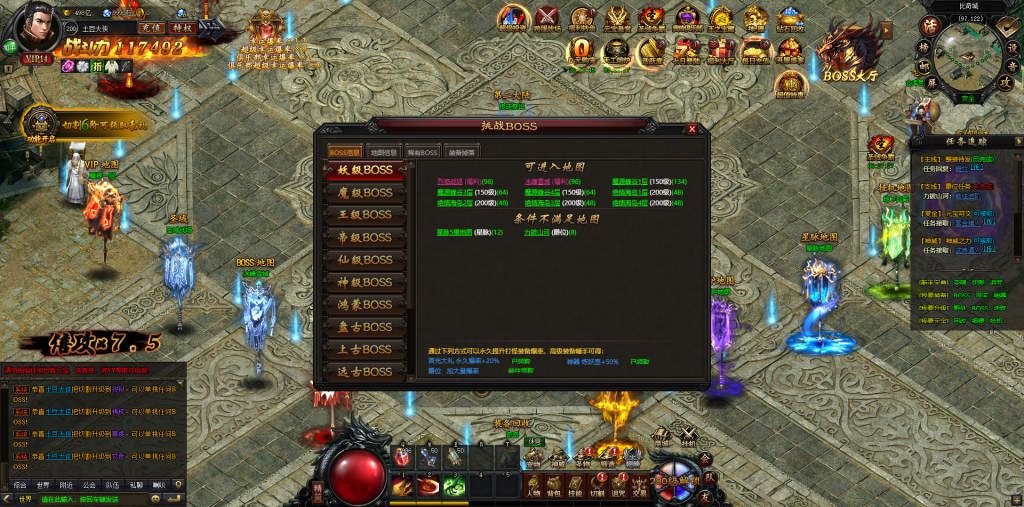1024x507 pixels.
Task: Select the 魔级BOSS category
Action: 364,192
